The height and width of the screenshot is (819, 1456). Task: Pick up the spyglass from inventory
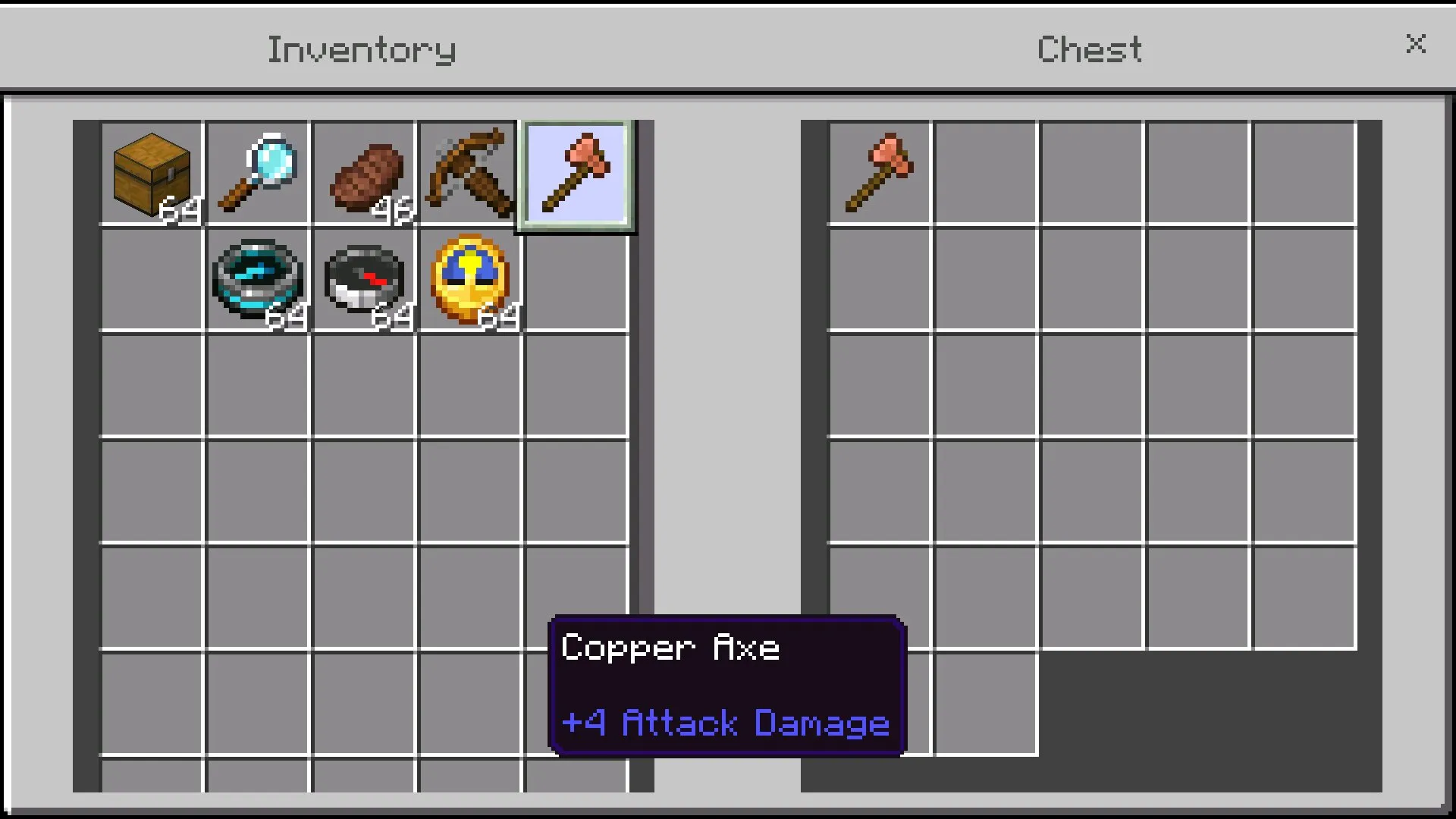(x=258, y=174)
